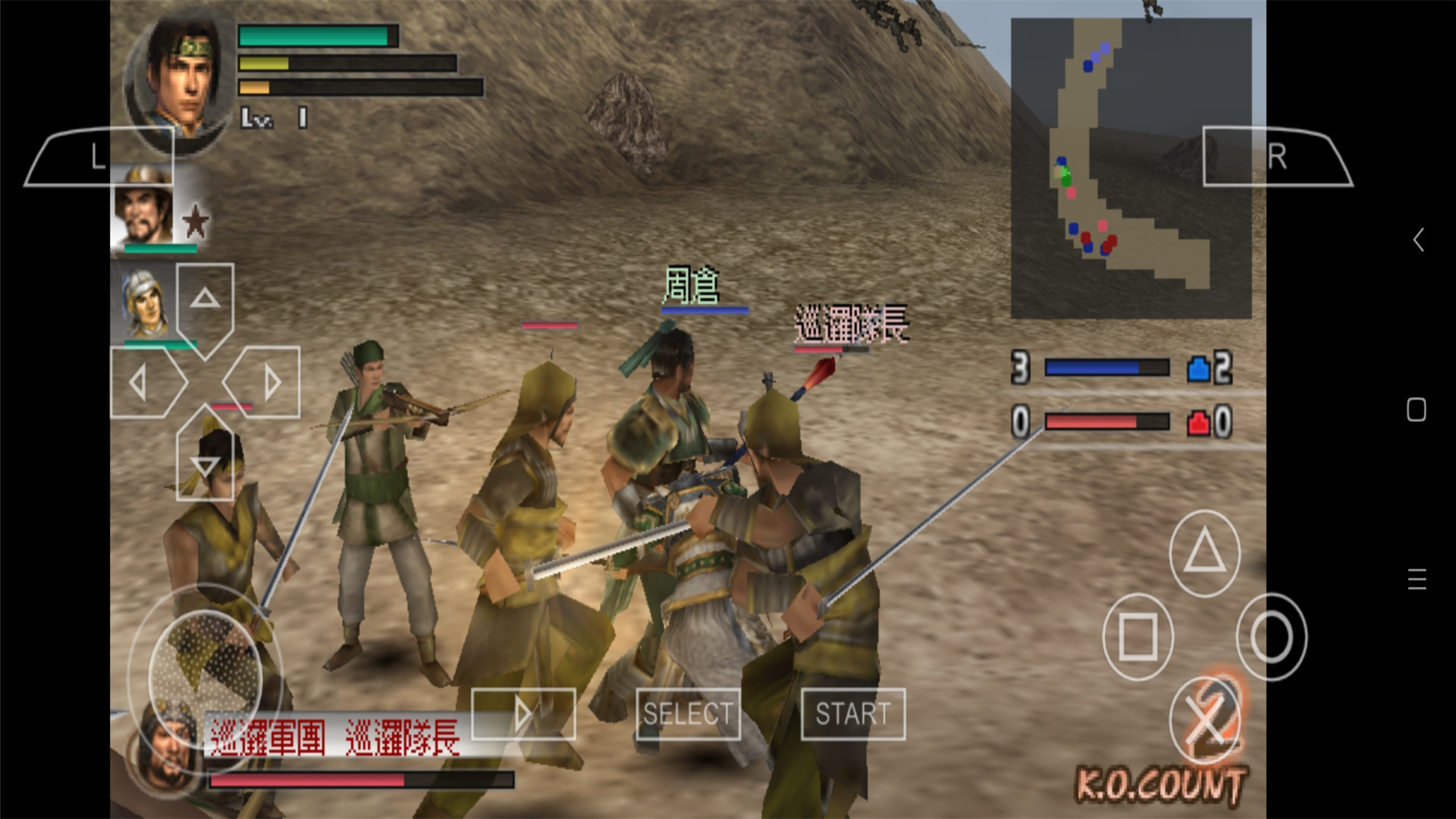Tap the player health bar
Screen dimensions: 1456x819
point(318,36)
